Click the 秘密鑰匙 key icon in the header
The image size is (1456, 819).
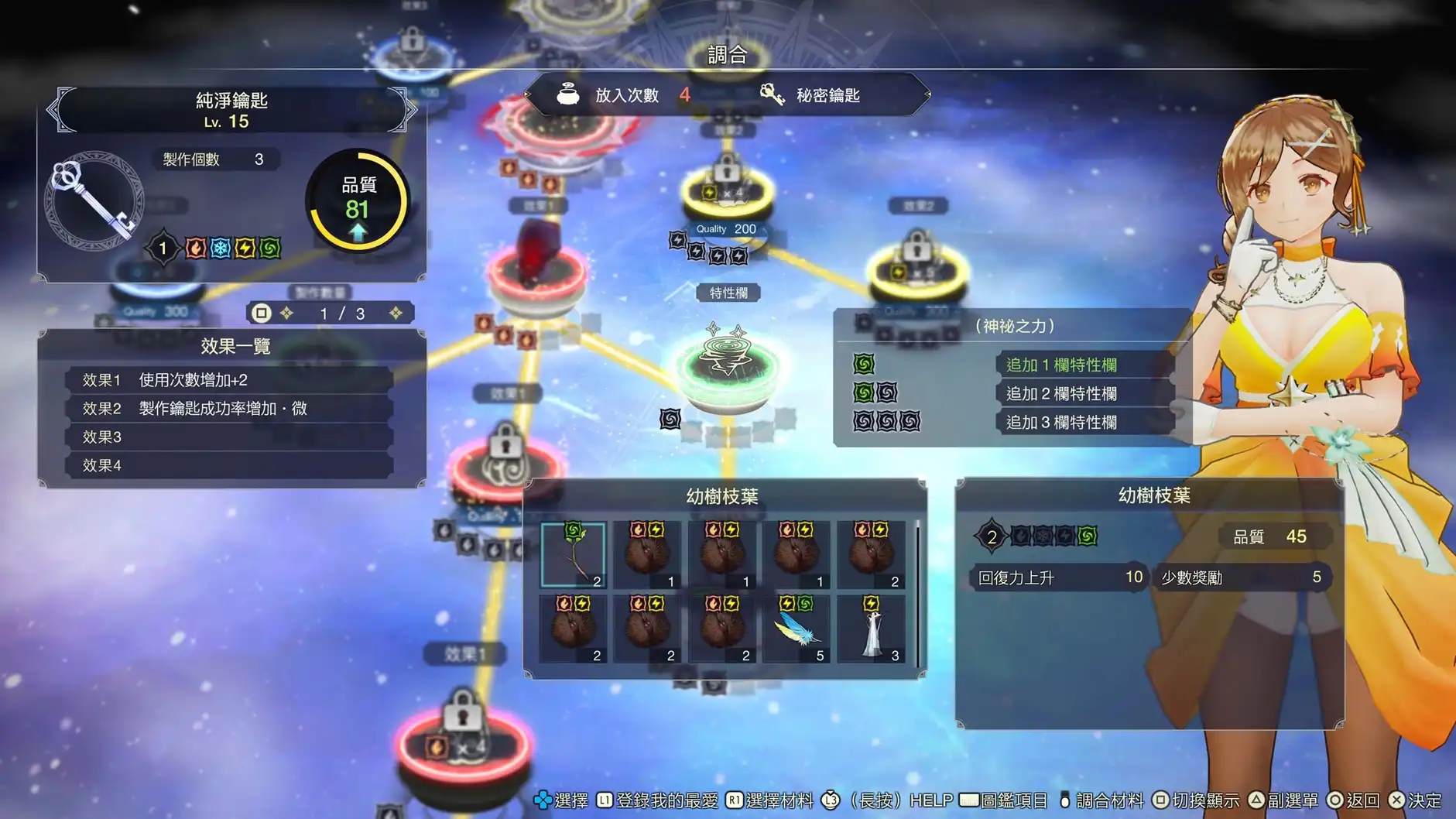(771, 94)
